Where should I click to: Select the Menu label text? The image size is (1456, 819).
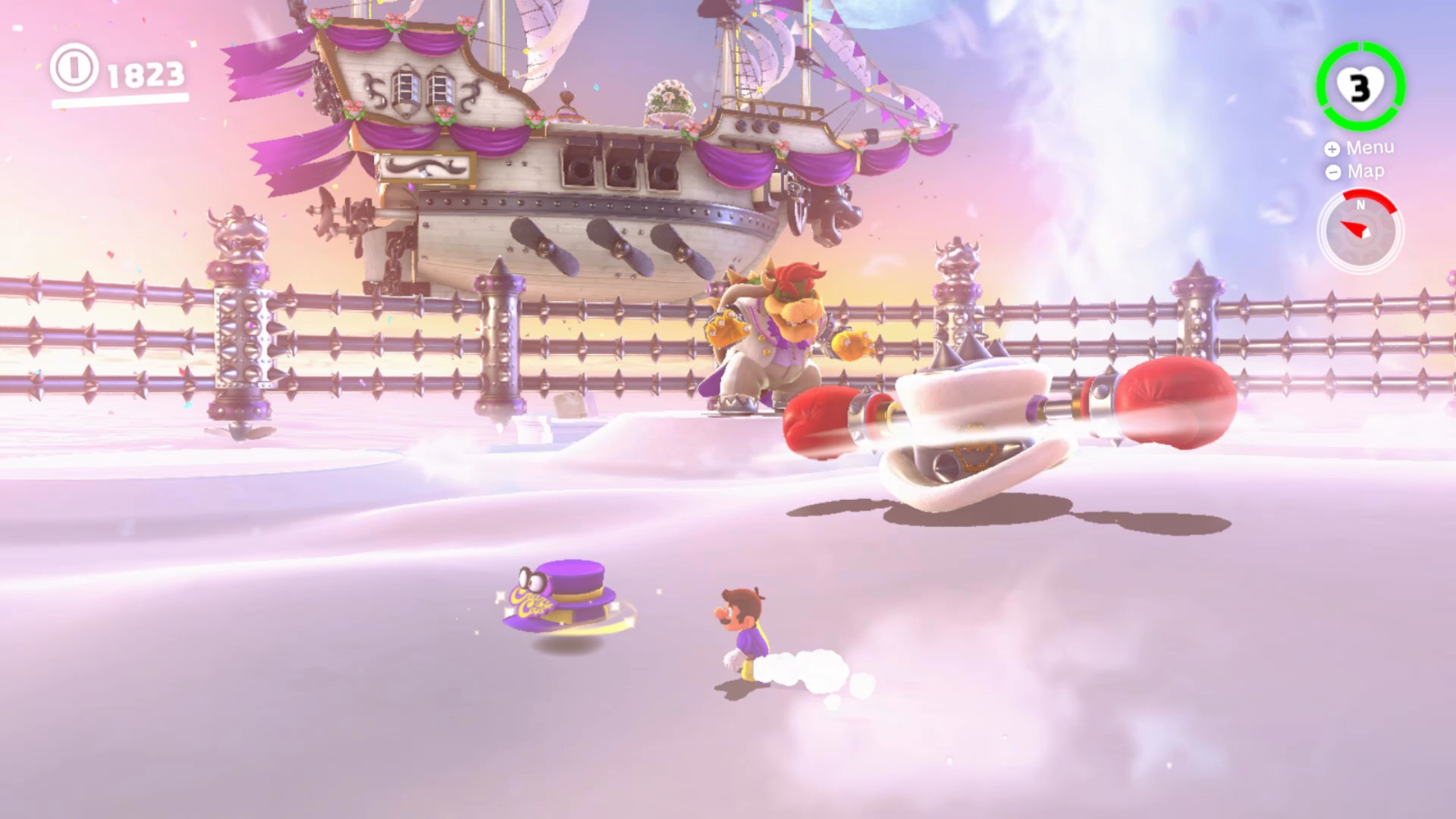point(1369,149)
